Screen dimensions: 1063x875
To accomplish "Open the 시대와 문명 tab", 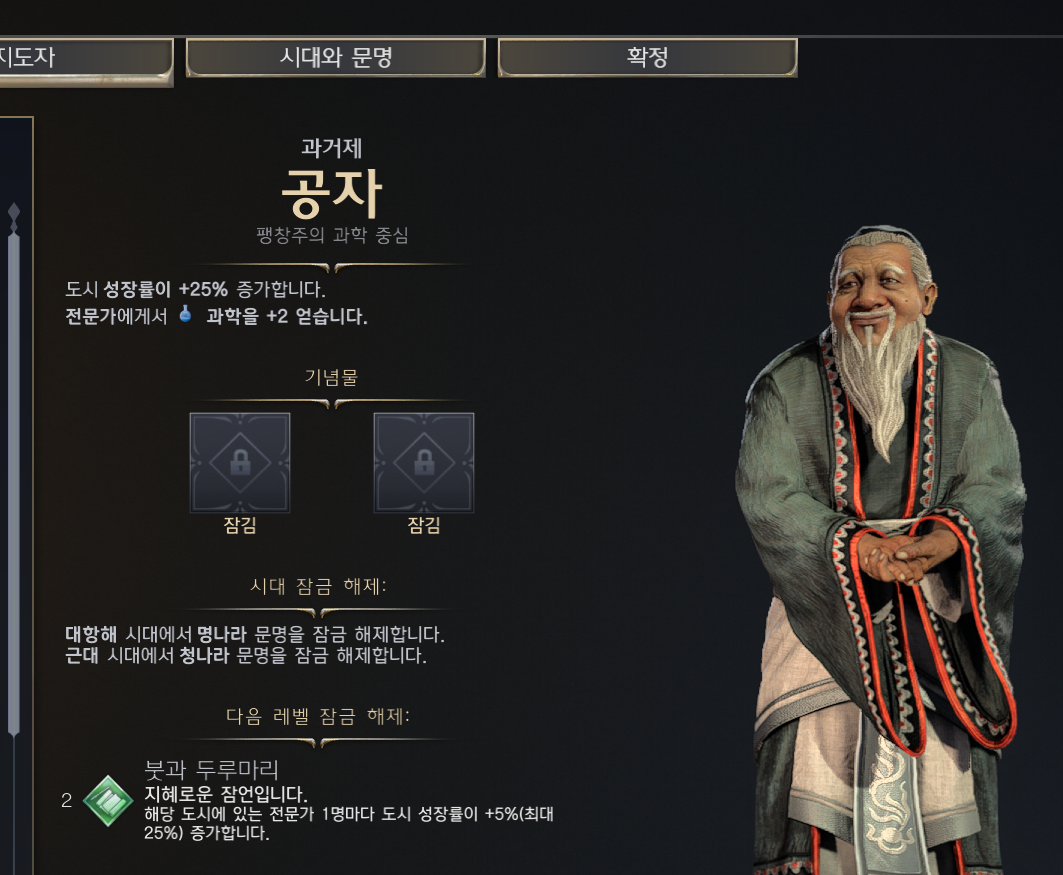I will click(335, 58).
